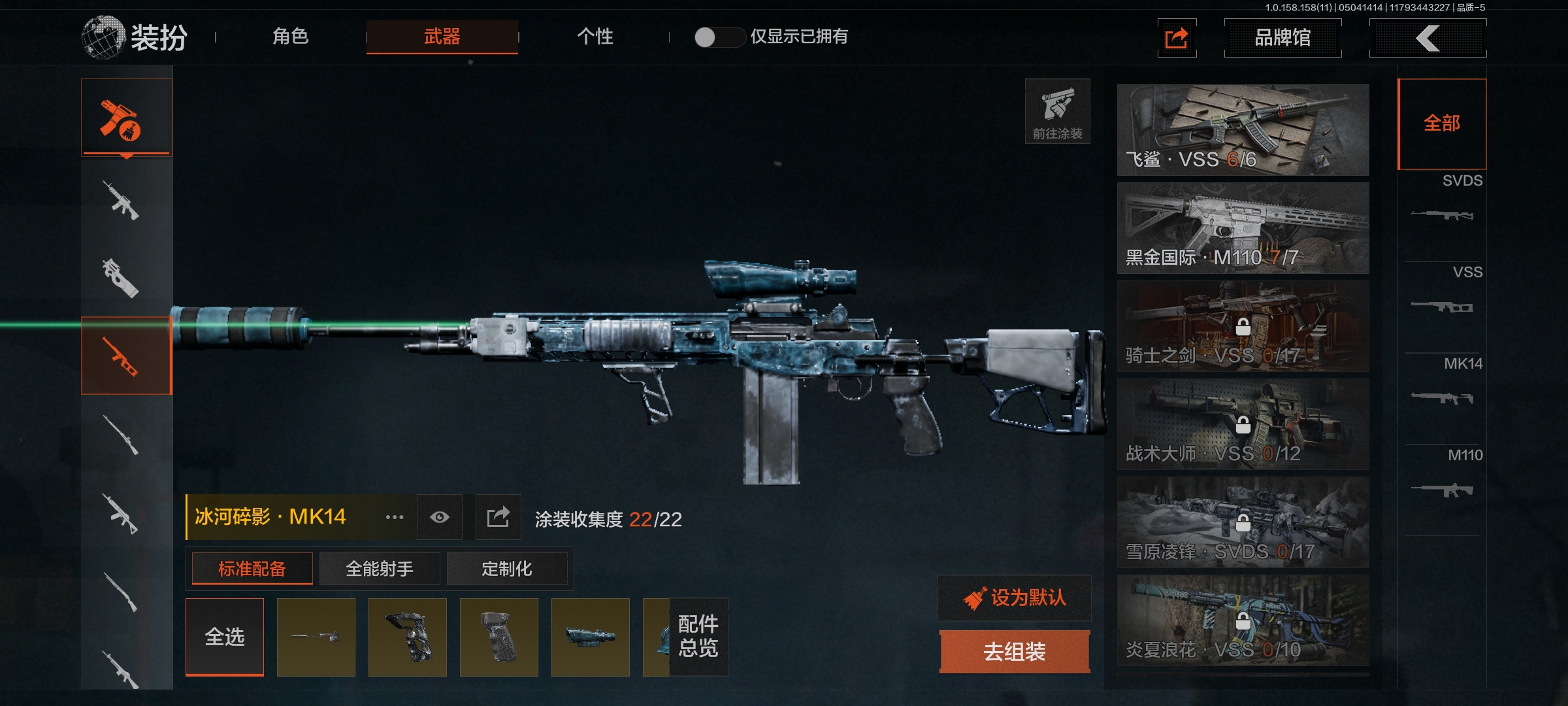
Task: Select the locked 骑士之剑 · VSS skin
Action: tap(1243, 326)
